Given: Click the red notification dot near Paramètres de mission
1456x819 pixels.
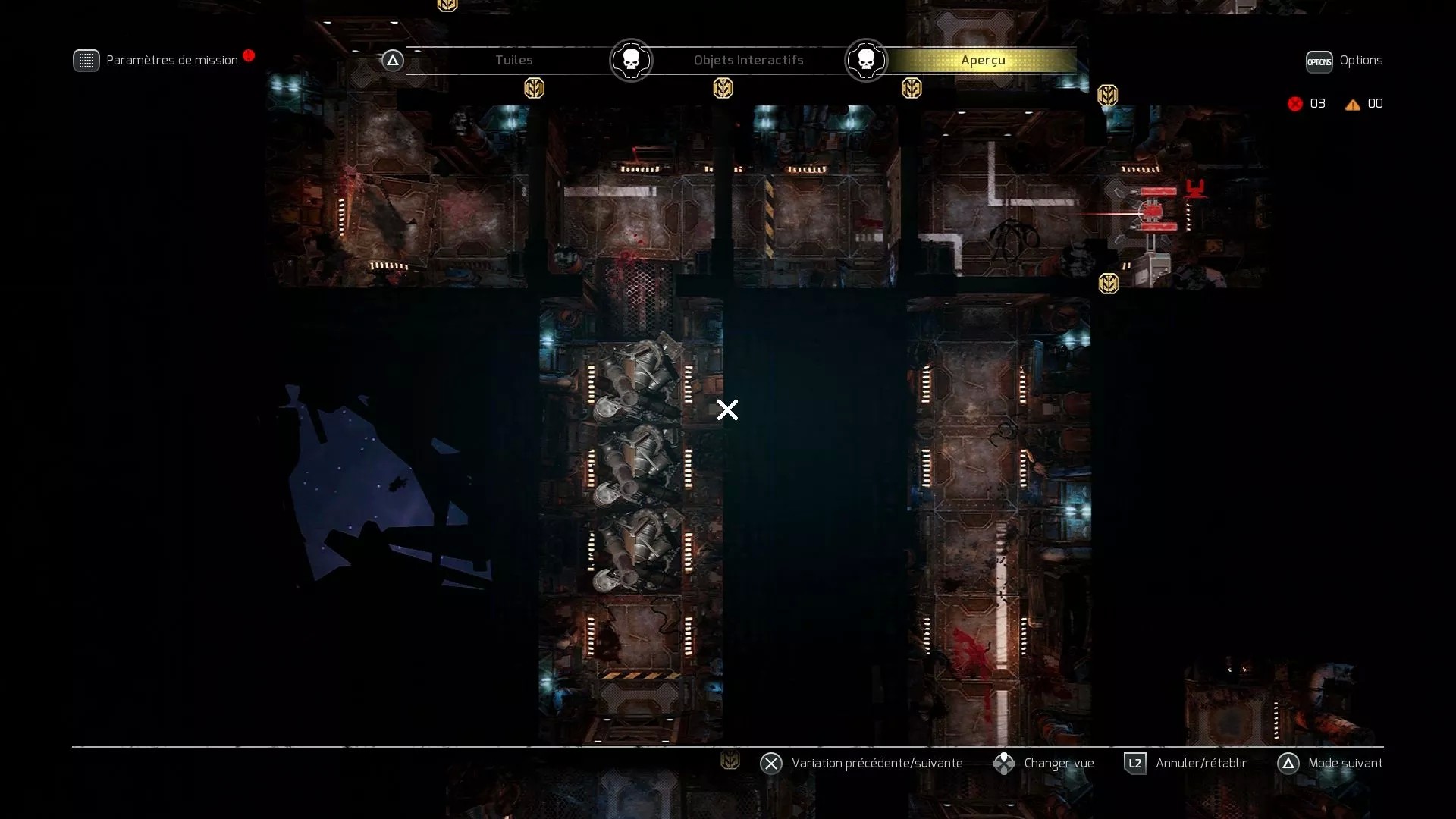Looking at the screenshot, I should coord(250,55).
